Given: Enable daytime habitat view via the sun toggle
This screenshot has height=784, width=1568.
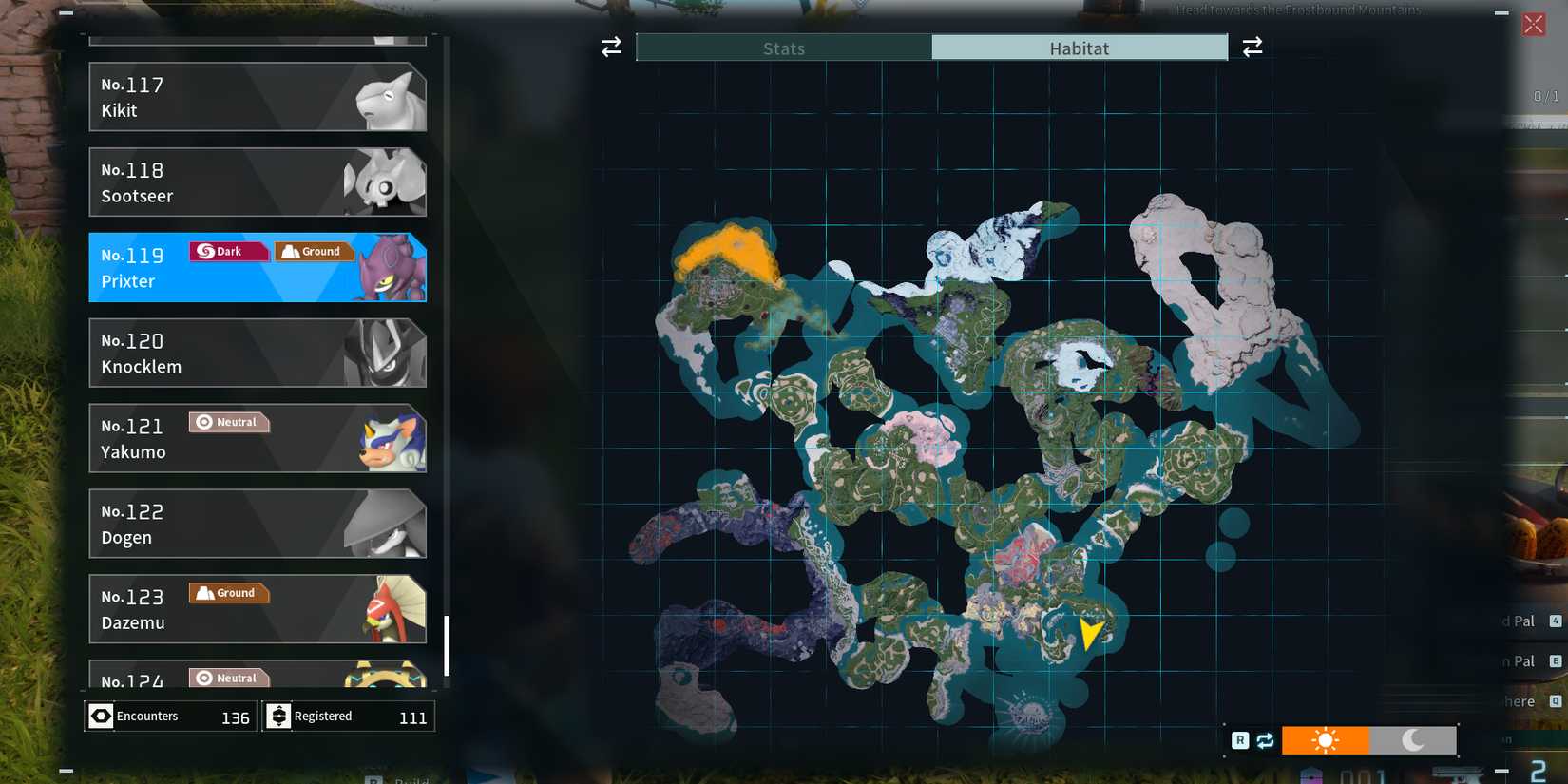Looking at the screenshot, I should 1326,739.
